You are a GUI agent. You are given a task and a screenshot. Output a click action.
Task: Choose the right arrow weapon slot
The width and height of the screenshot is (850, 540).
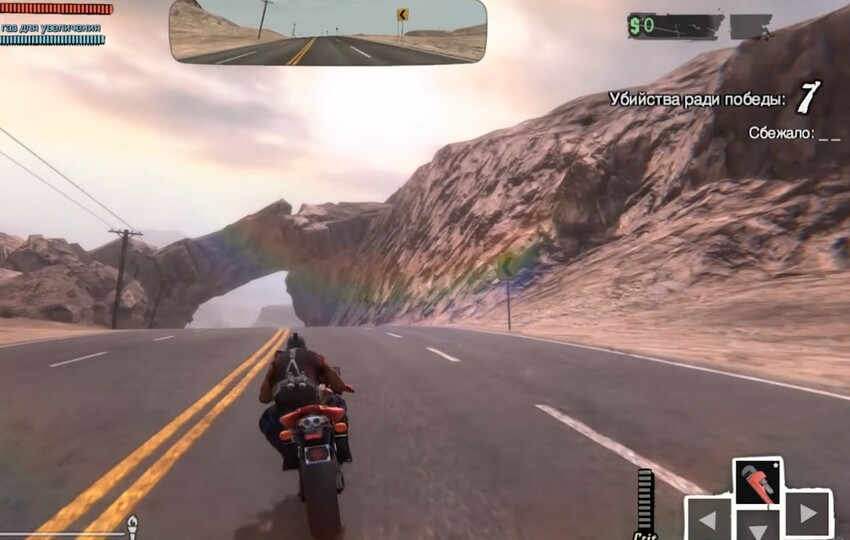[807, 514]
